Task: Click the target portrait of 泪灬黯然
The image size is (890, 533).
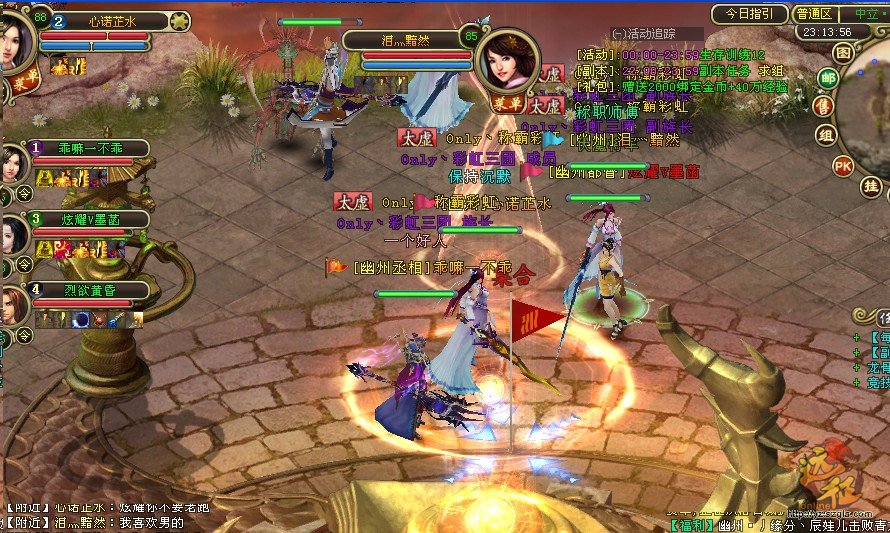Action: [x=506, y=60]
